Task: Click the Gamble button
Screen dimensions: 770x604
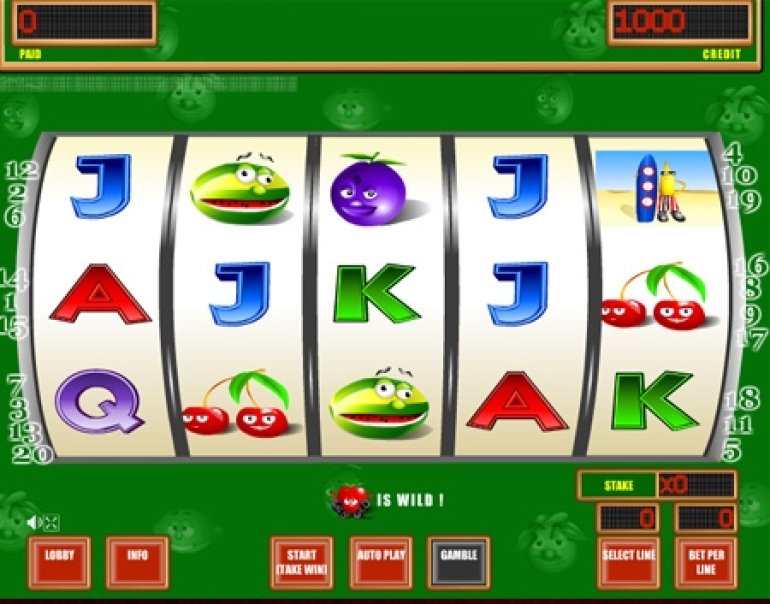Action: pyautogui.click(x=458, y=560)
